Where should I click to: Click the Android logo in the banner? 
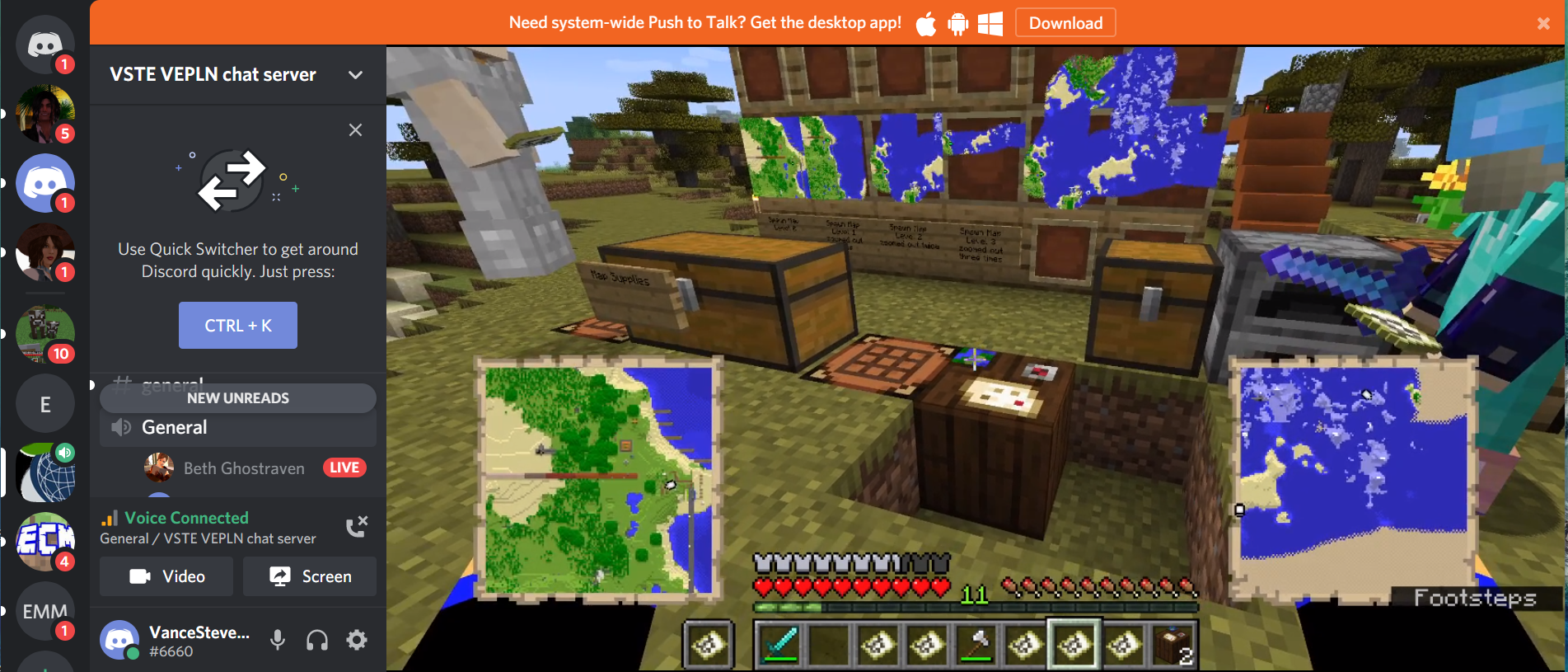point(957,25)
